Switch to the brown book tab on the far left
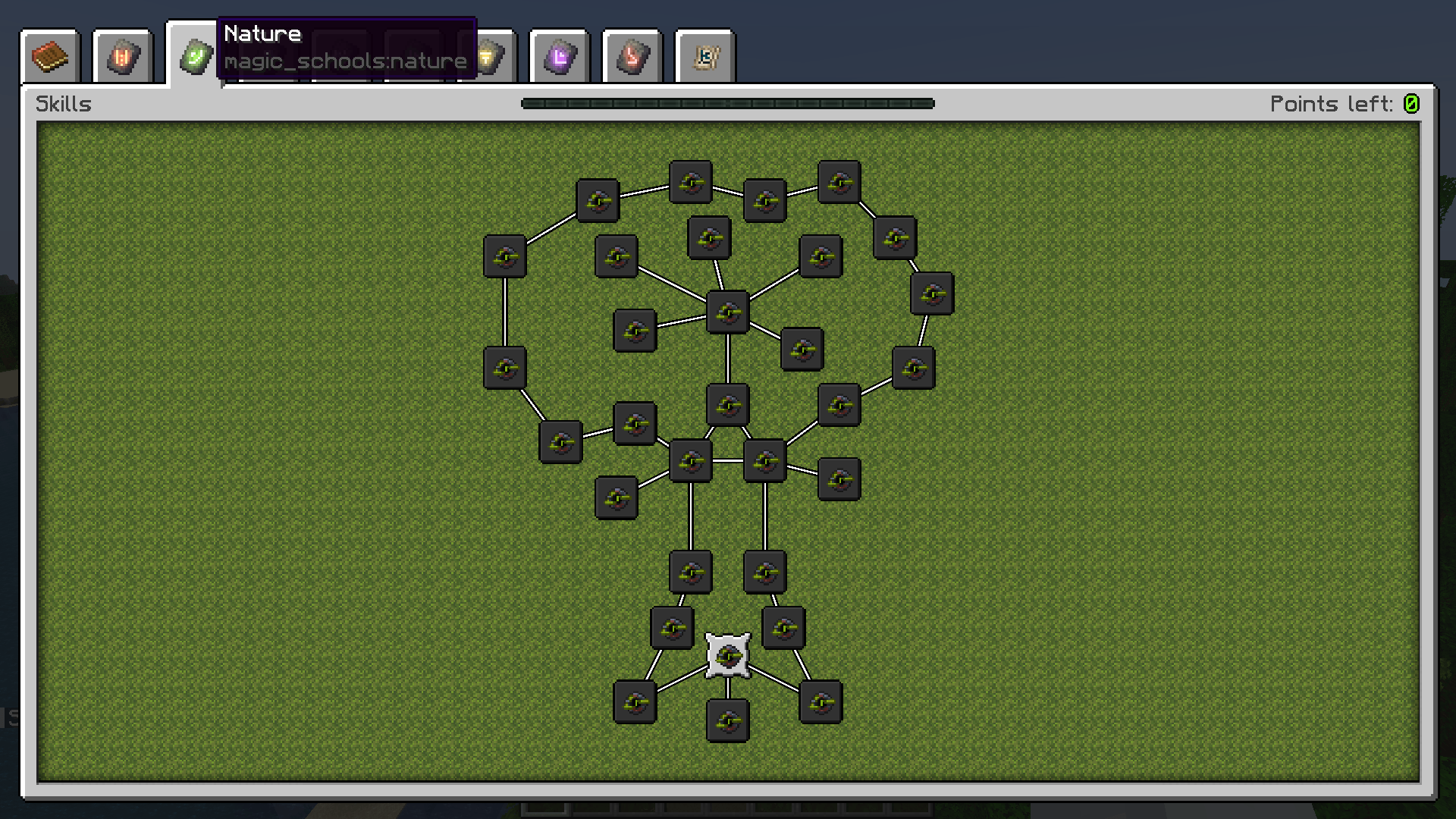This screenshot has width=1456, height=819. (49, 55)
